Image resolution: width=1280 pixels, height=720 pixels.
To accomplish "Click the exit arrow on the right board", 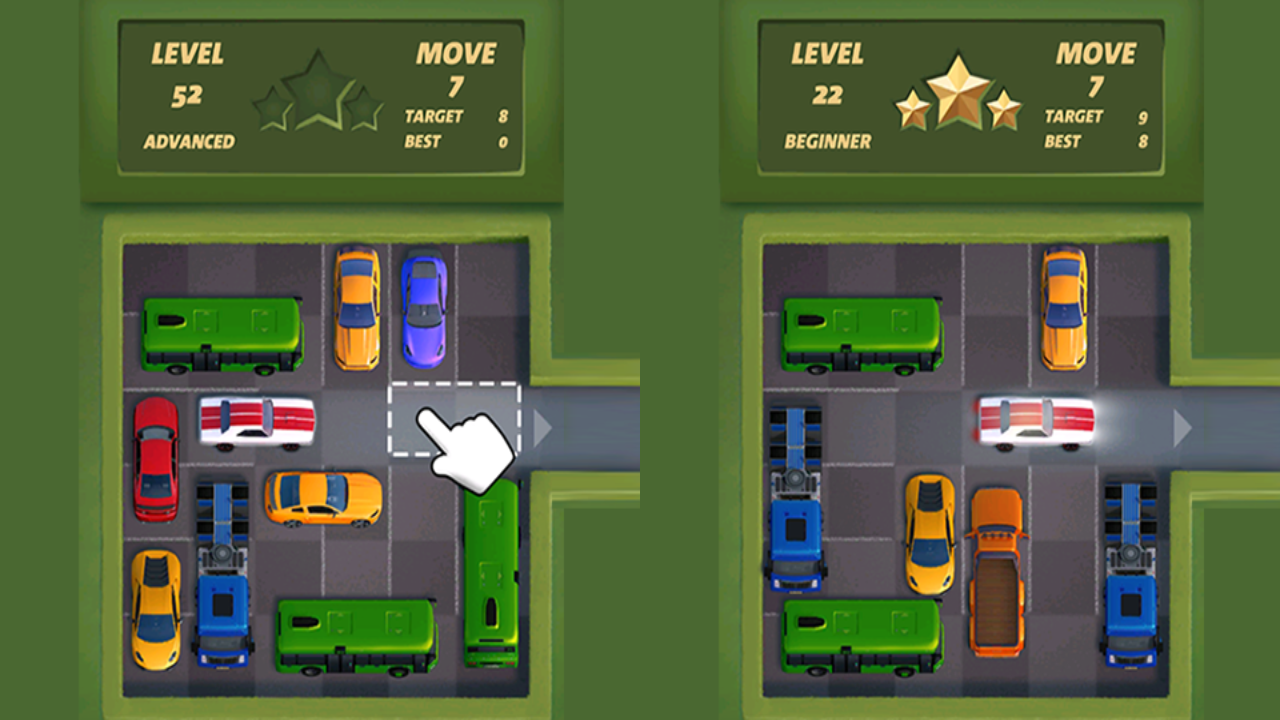I will (1181, 428).
